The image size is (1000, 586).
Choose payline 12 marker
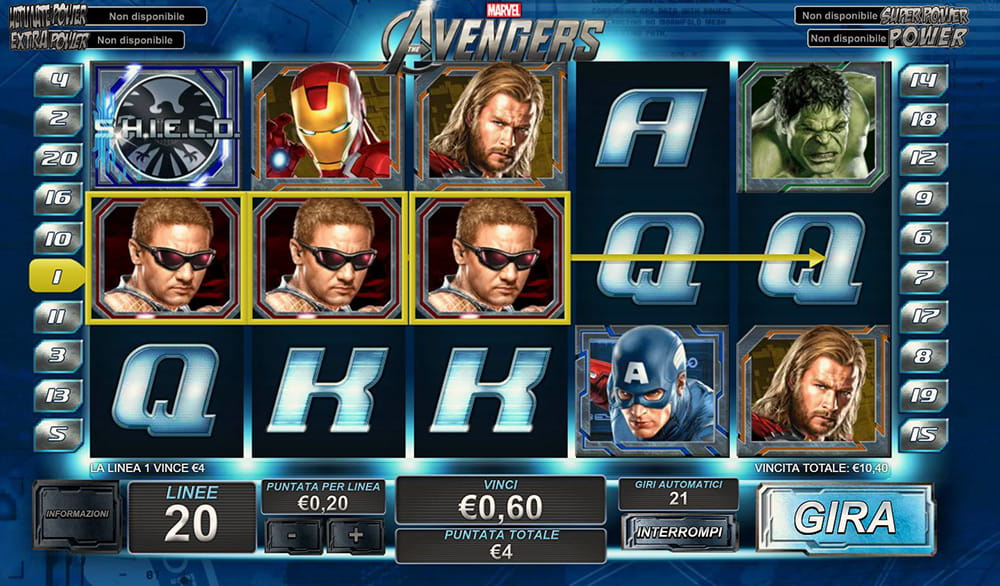tap(923, 158)
